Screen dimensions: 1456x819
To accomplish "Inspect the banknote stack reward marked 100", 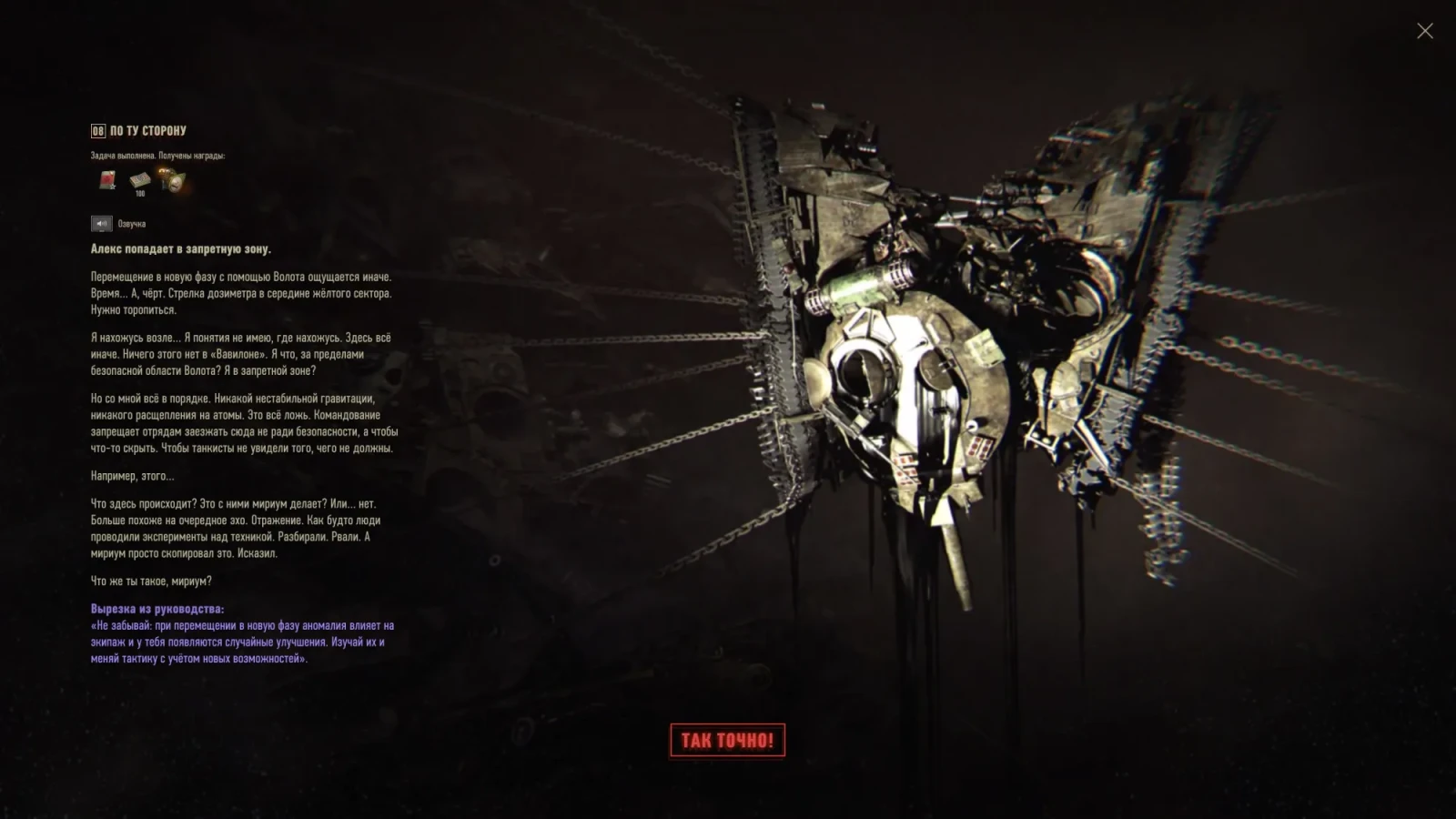I will pos(139,181).
